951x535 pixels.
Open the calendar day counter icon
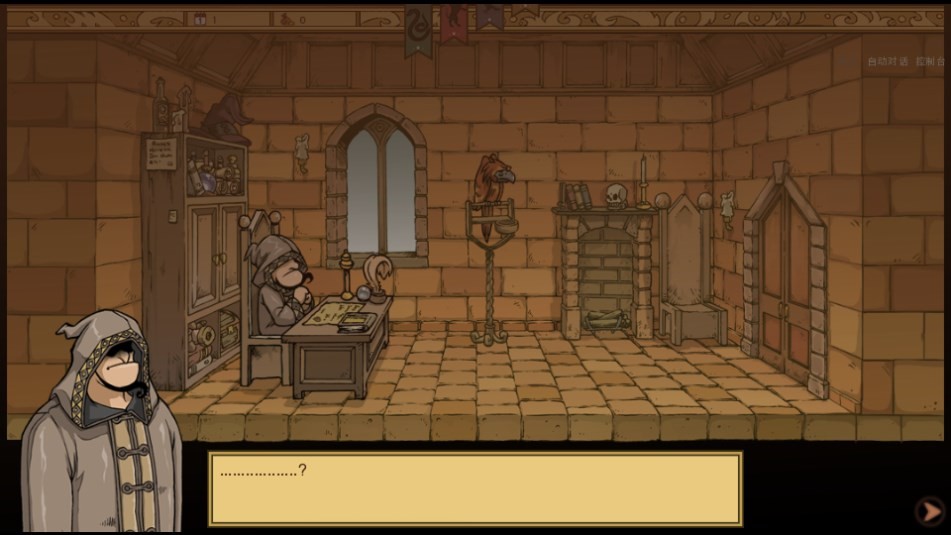click(x=200, y=19)
